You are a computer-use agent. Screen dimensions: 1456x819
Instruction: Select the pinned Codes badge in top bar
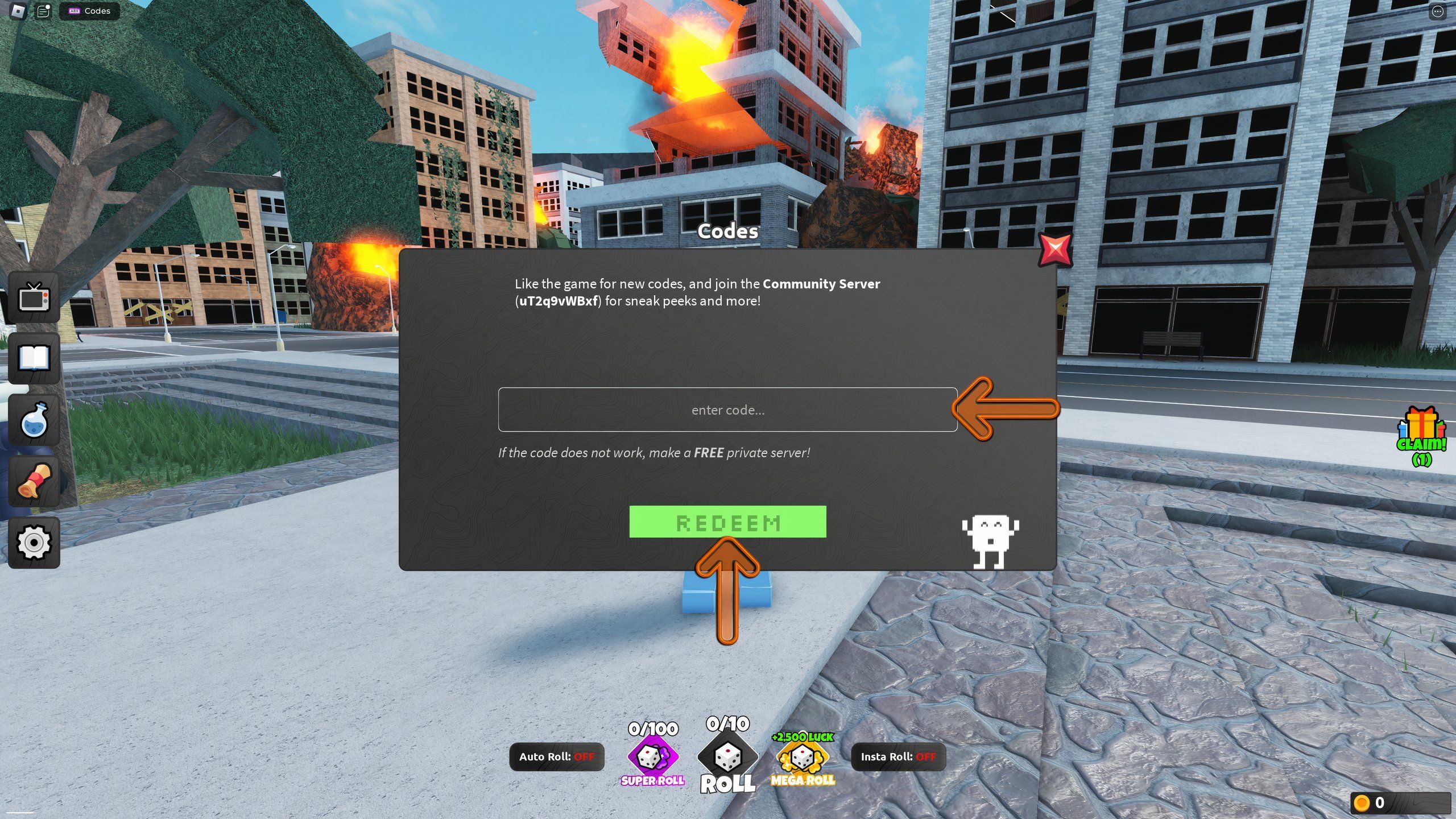pos(88,10)
